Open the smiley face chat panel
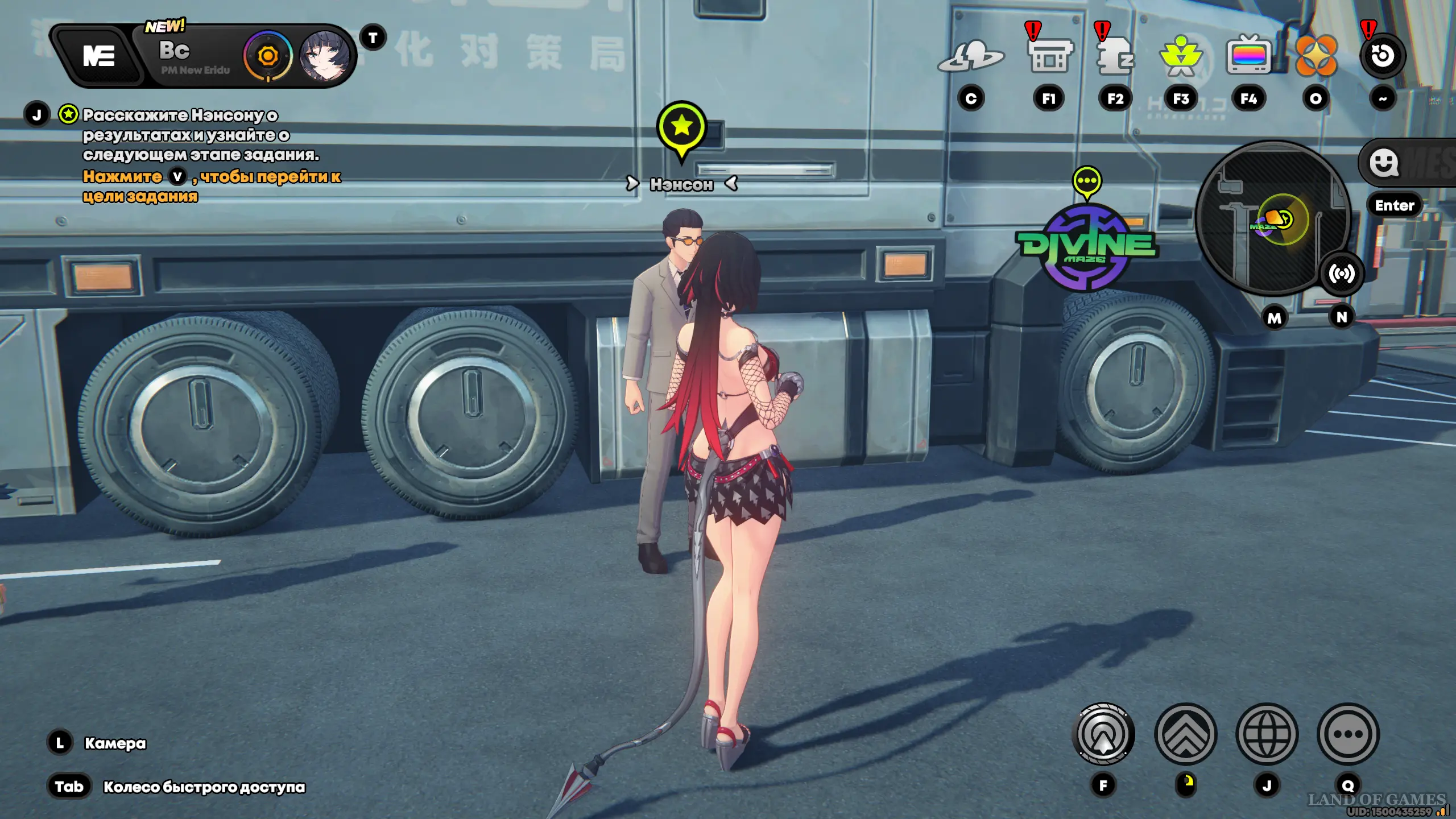 (x=1383, y=163)
